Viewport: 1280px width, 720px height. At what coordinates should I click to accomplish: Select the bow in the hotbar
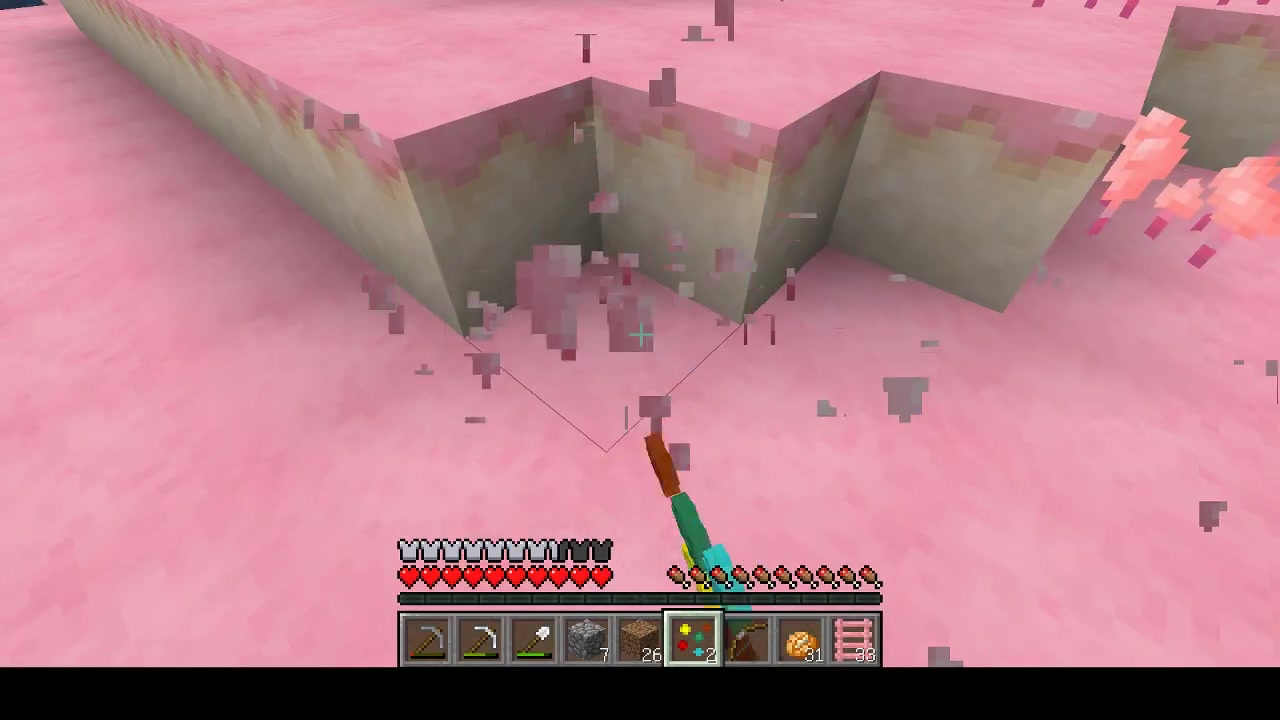[x=748, y=638]
